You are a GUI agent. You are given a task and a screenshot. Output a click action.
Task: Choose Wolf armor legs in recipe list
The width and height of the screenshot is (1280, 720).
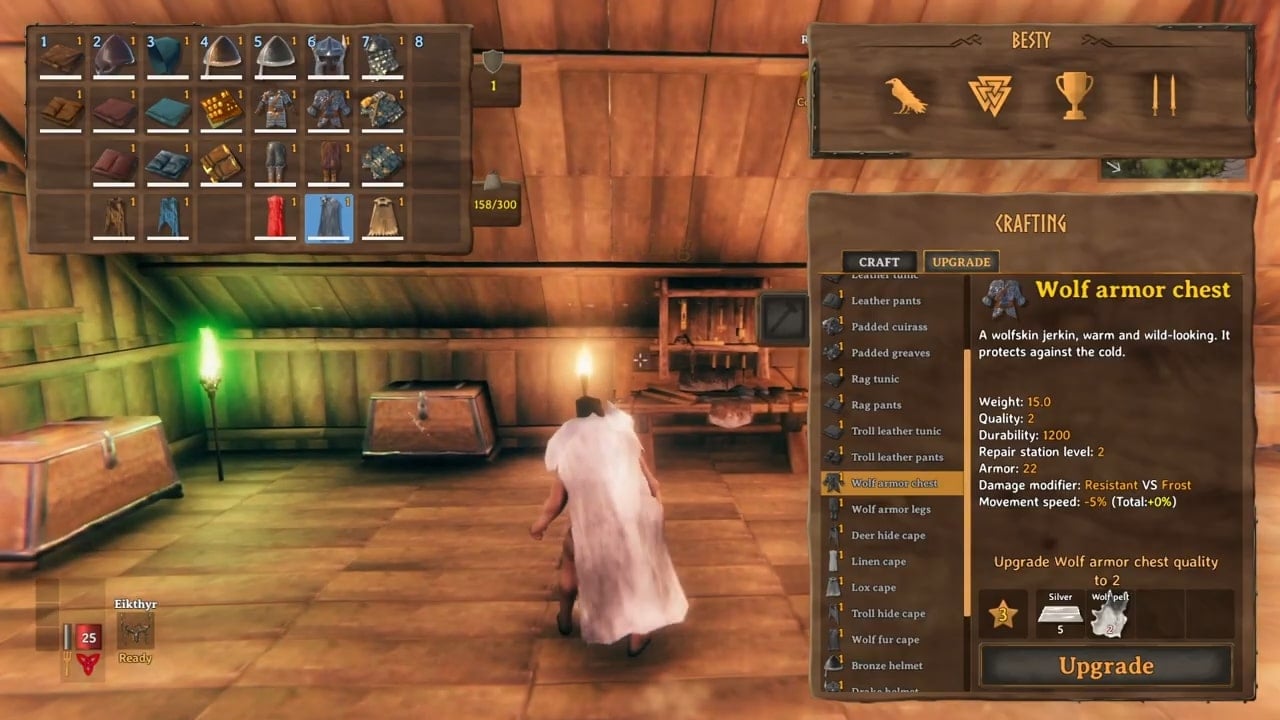click(x=890, y=509)
